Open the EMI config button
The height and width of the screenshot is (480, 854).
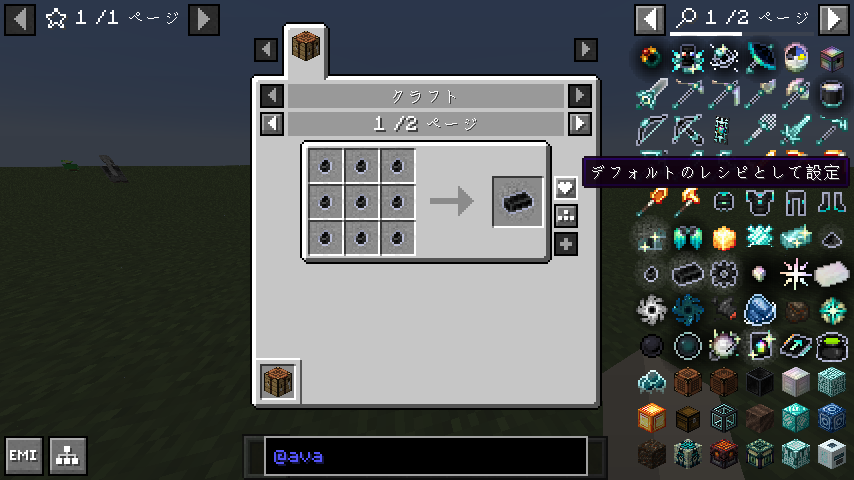pos(24,456)
